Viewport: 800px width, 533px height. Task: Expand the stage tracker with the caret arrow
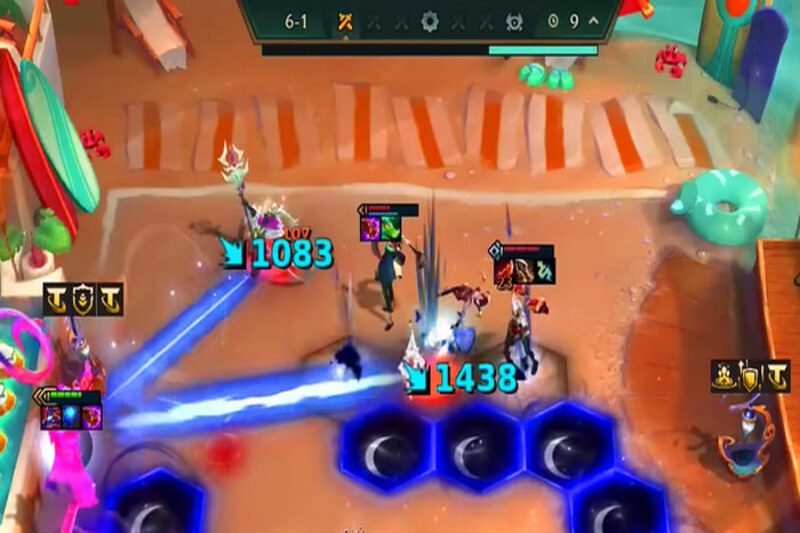[594, 20]
